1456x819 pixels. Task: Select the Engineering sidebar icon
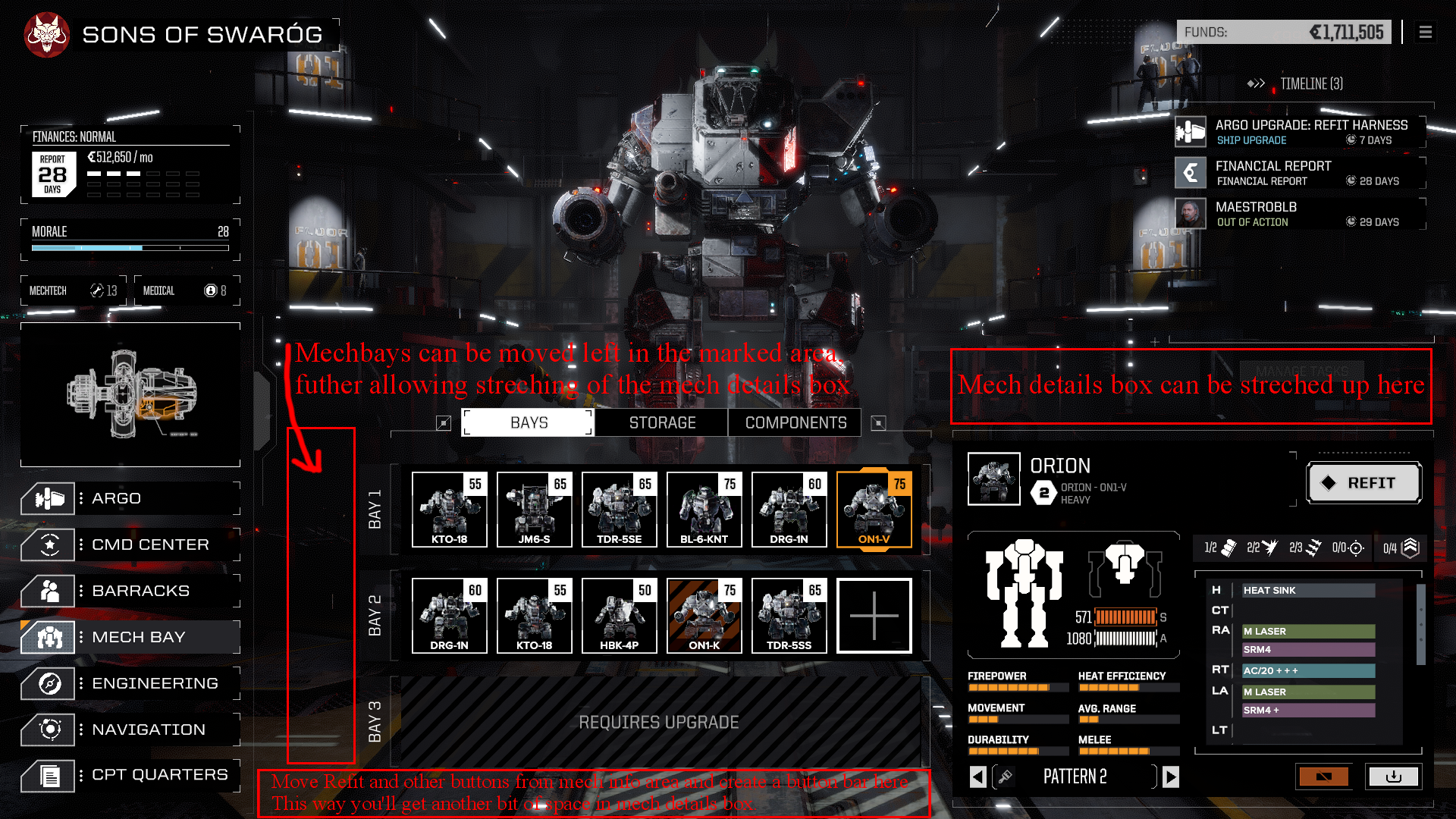pyautogui.click(x=47, y=683)
